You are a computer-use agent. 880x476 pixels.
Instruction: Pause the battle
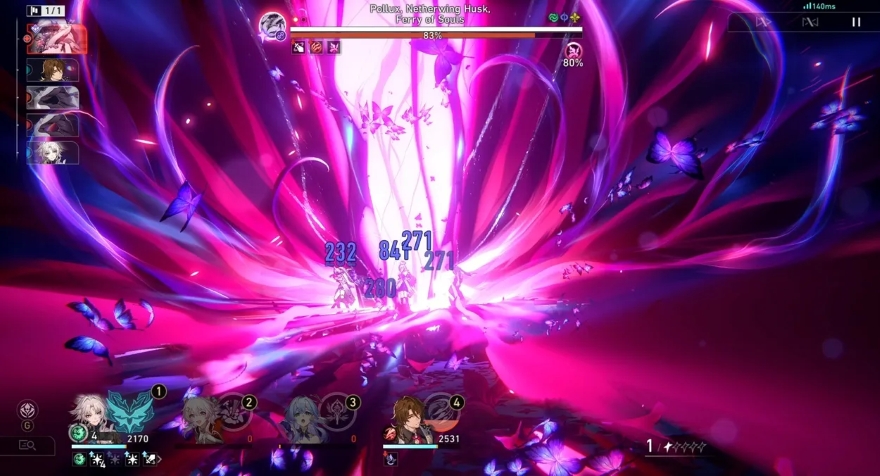point(856,21)
